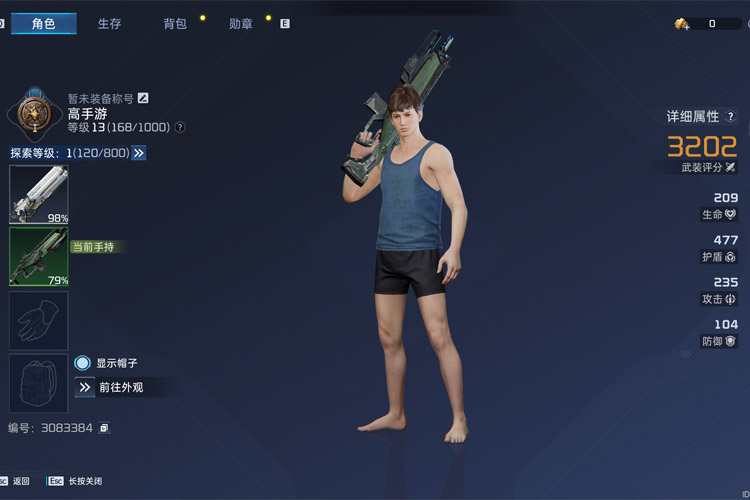Click the 返回 back button
Image resolution: width=750 pixels, height=500 pixels.
[21, 481]
